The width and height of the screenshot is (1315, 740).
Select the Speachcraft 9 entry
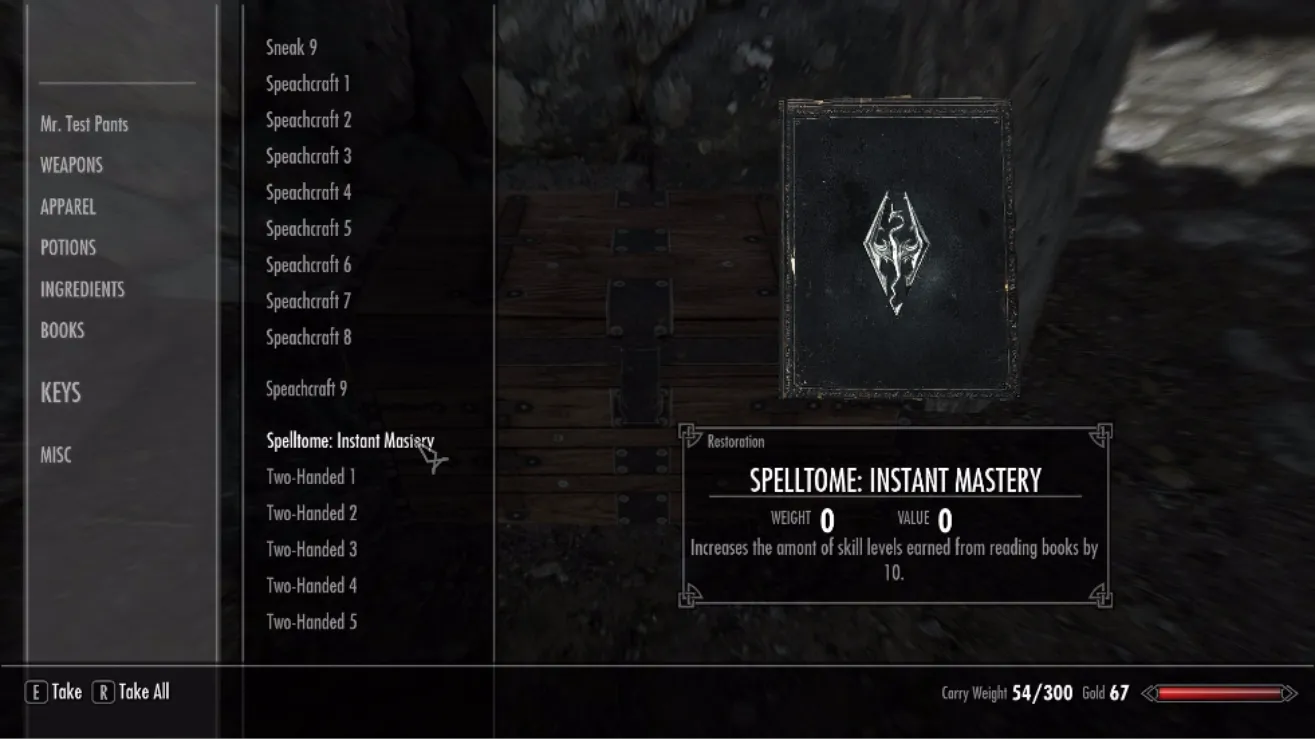306,389
